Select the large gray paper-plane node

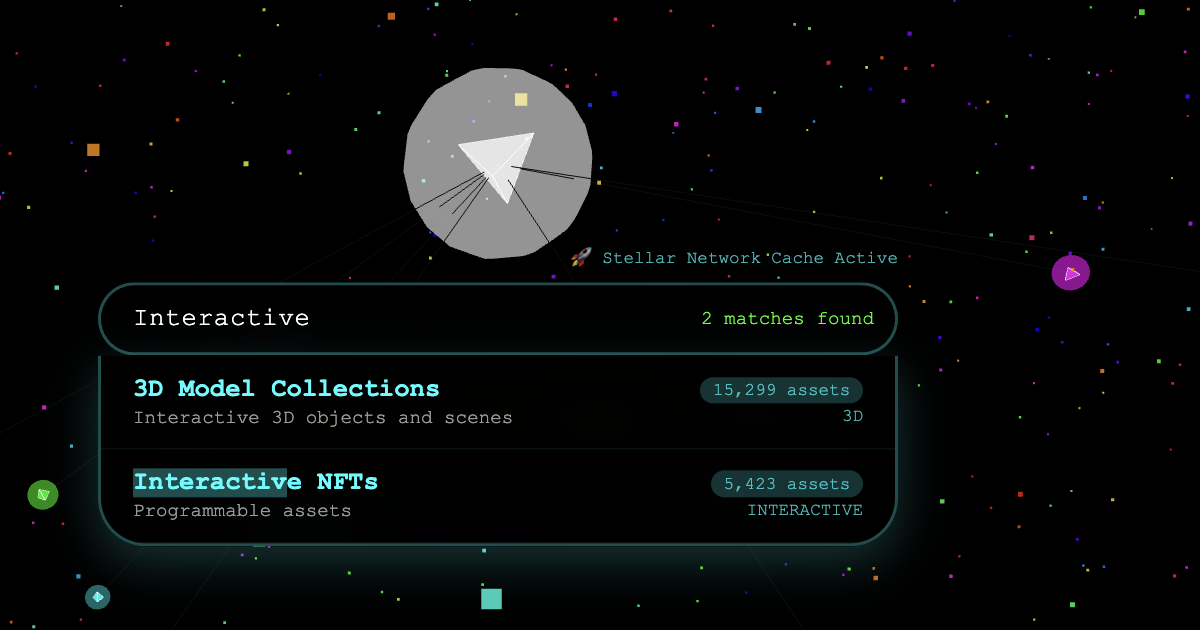(497, 163)
